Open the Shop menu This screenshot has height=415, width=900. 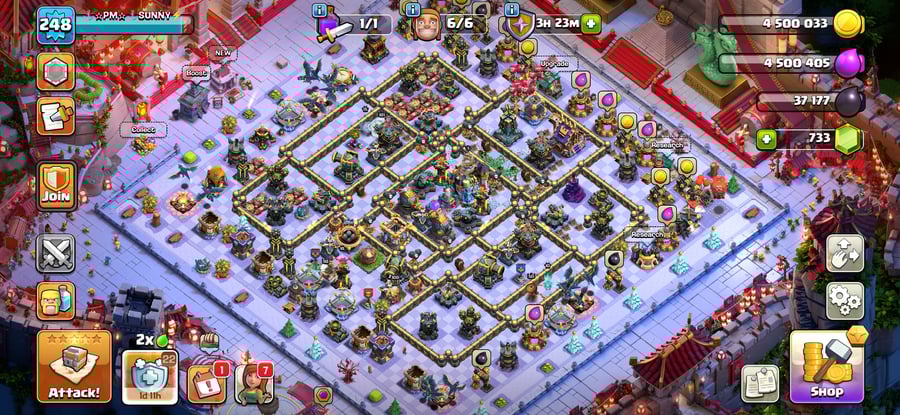(826, 365)
